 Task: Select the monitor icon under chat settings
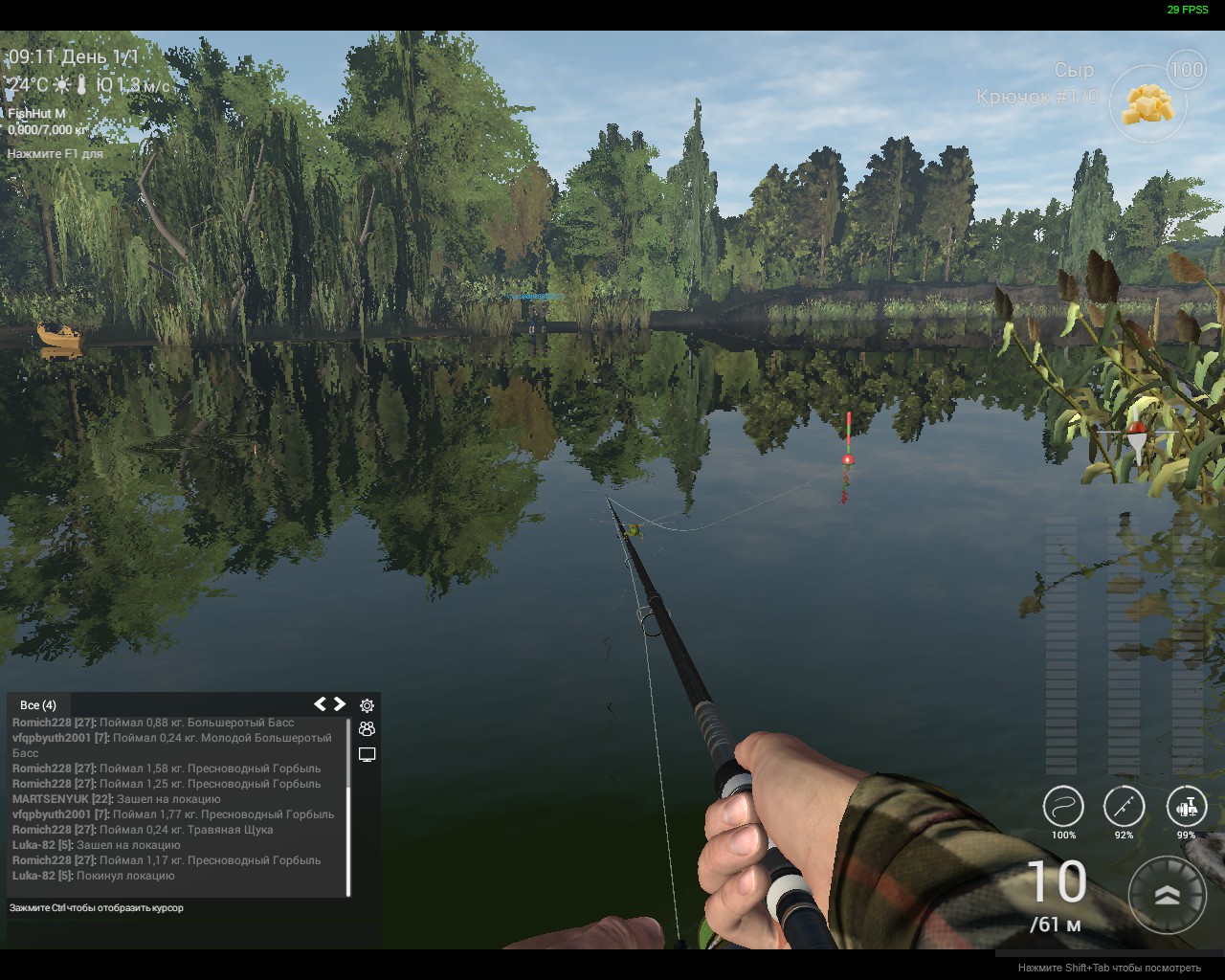click(366, 754)
